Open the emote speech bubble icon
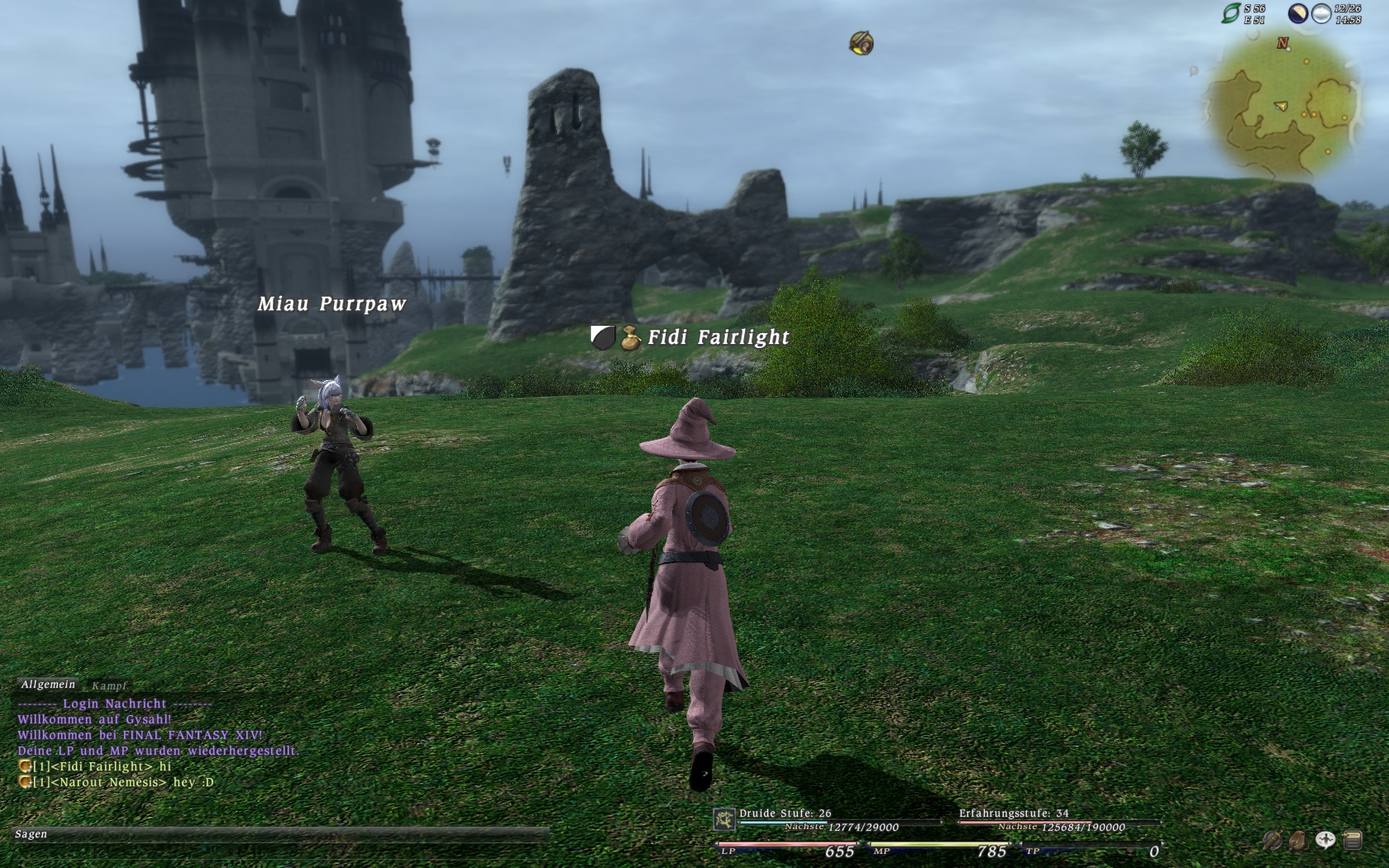The height and width of the screenshot is (868, 1389). [1325, 841]
